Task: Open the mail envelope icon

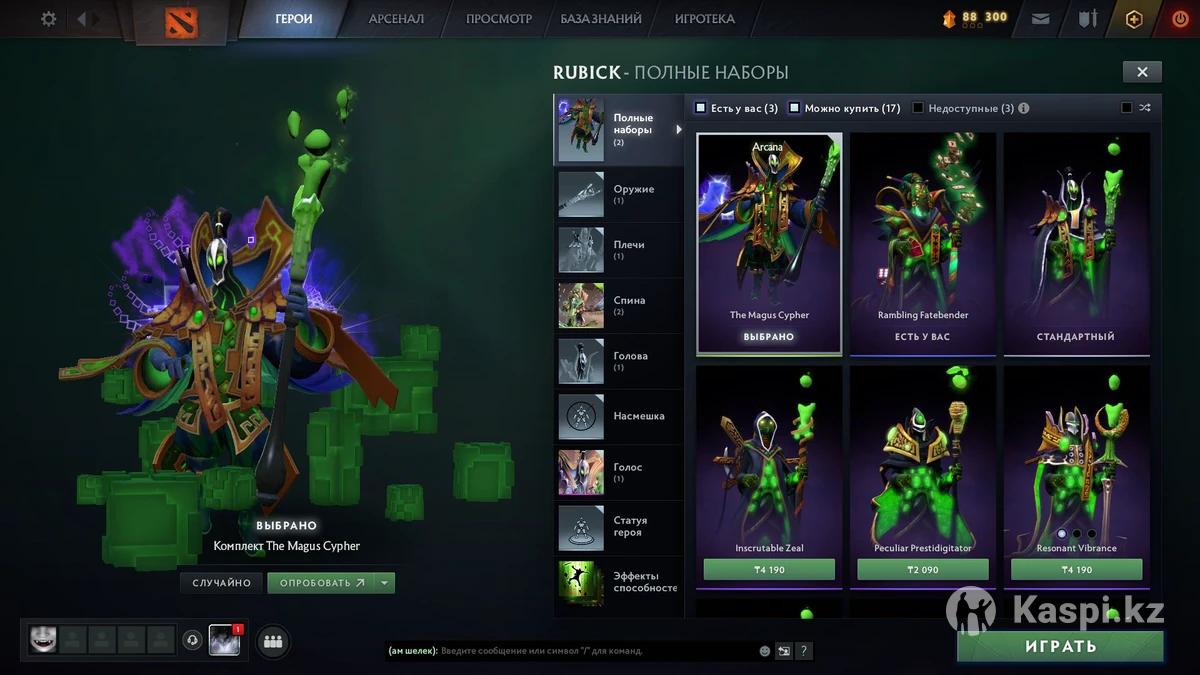Action: click(1040, 19)
